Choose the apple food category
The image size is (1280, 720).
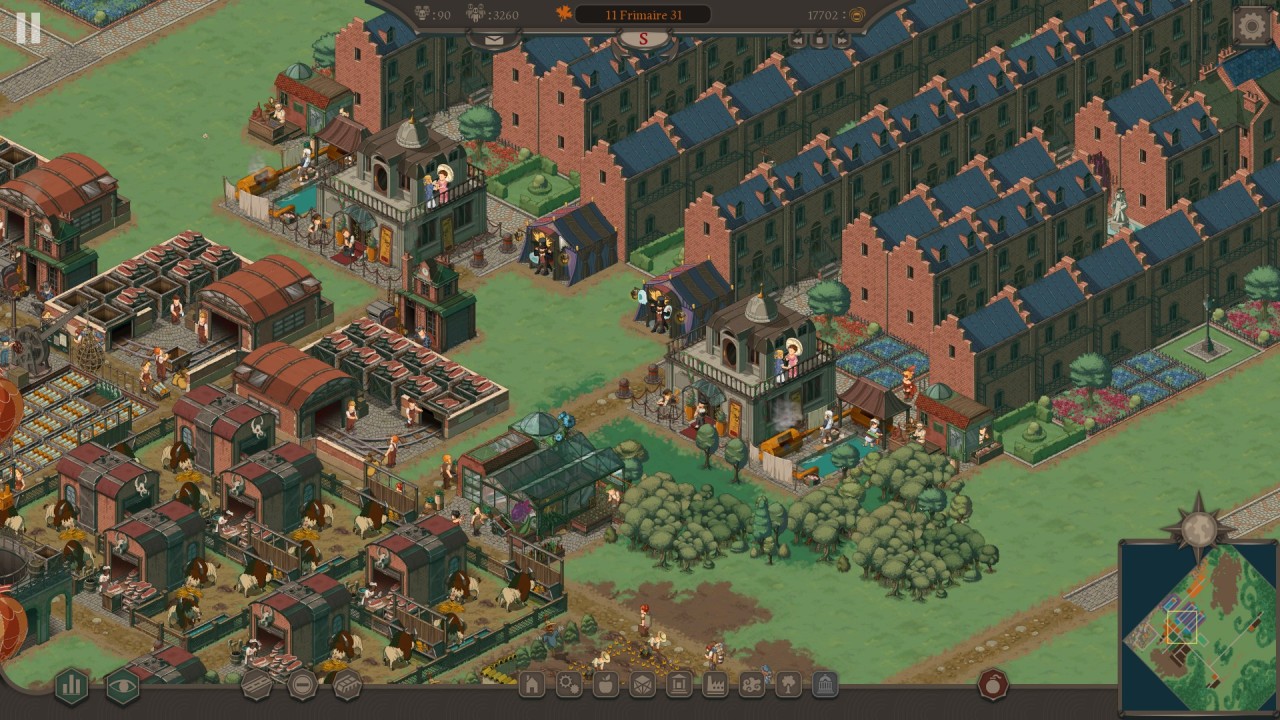tap(606, 685)
